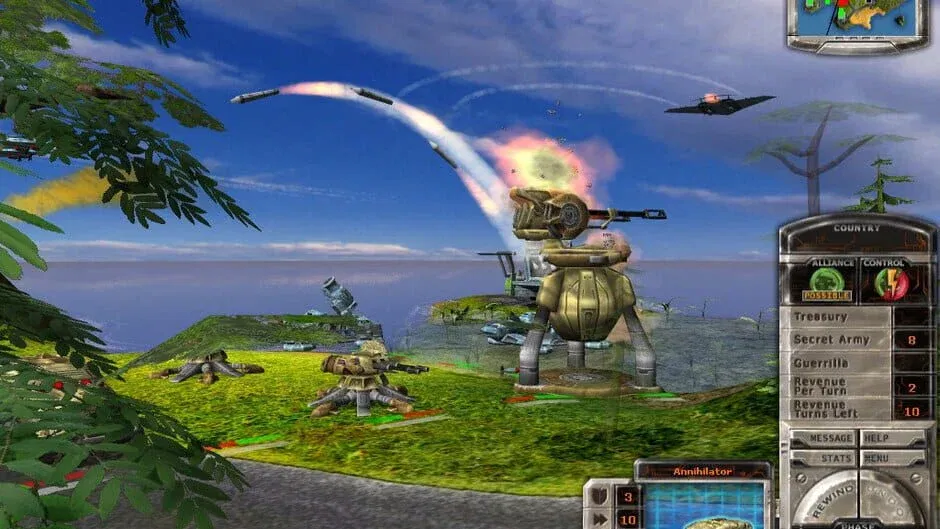Click the shield armor icon

[x=596, y=496]
